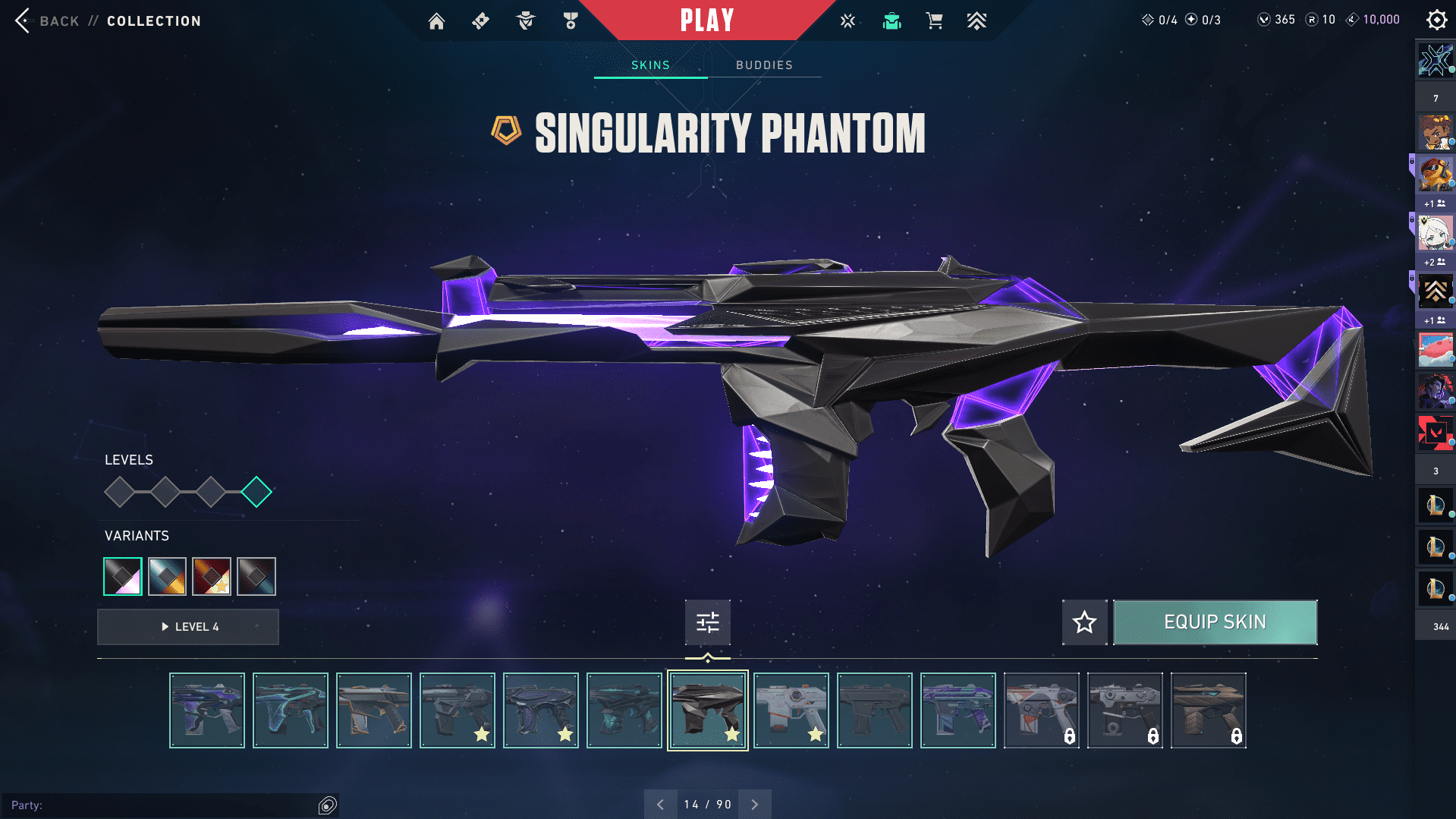Choose the red and gold variant swatch

[x=212, y=577]
